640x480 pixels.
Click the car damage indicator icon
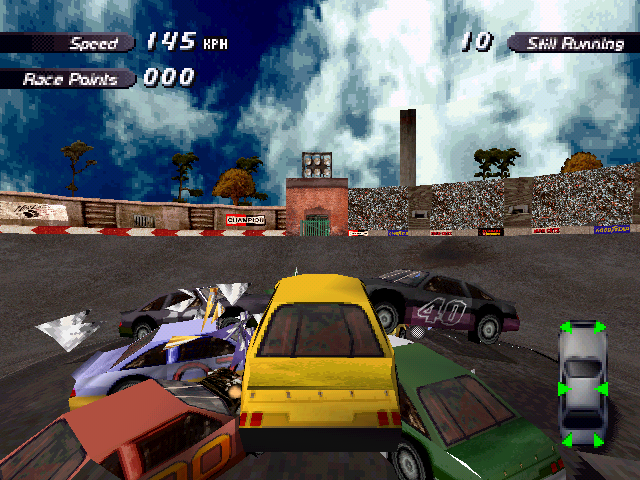click(x=582, y=384)
